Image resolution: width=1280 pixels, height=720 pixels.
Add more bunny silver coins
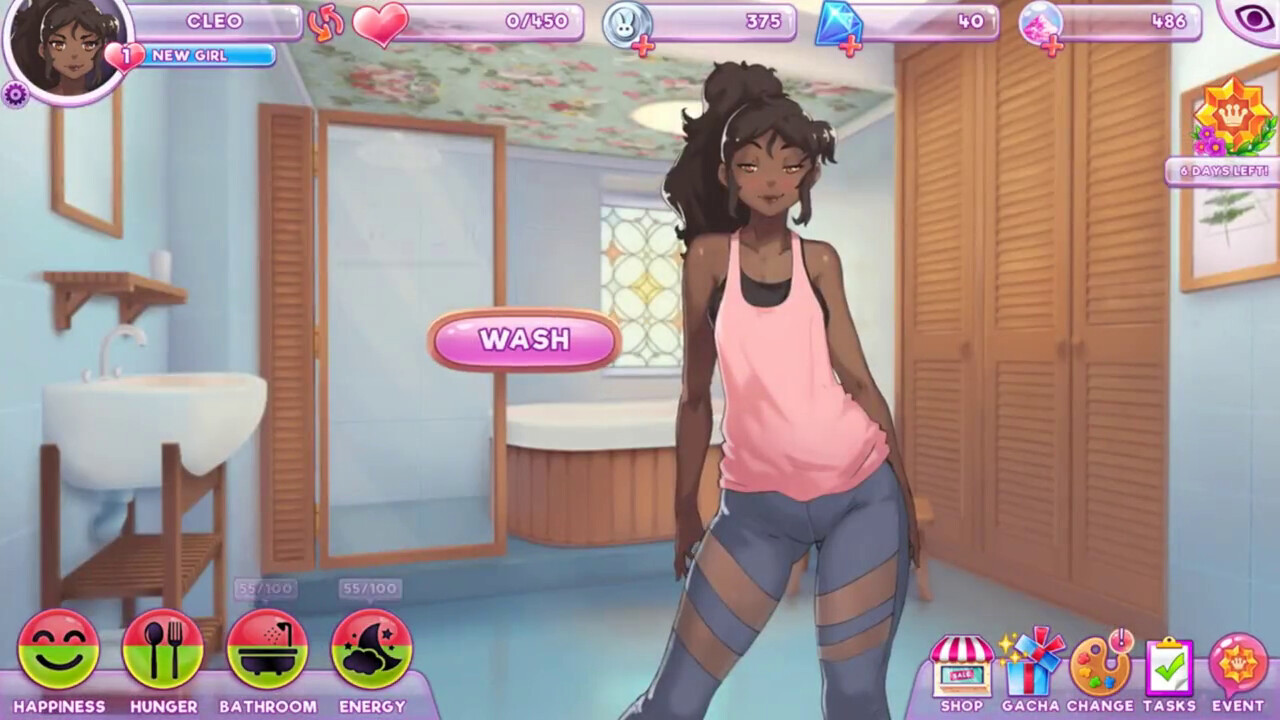pos(643,46)
